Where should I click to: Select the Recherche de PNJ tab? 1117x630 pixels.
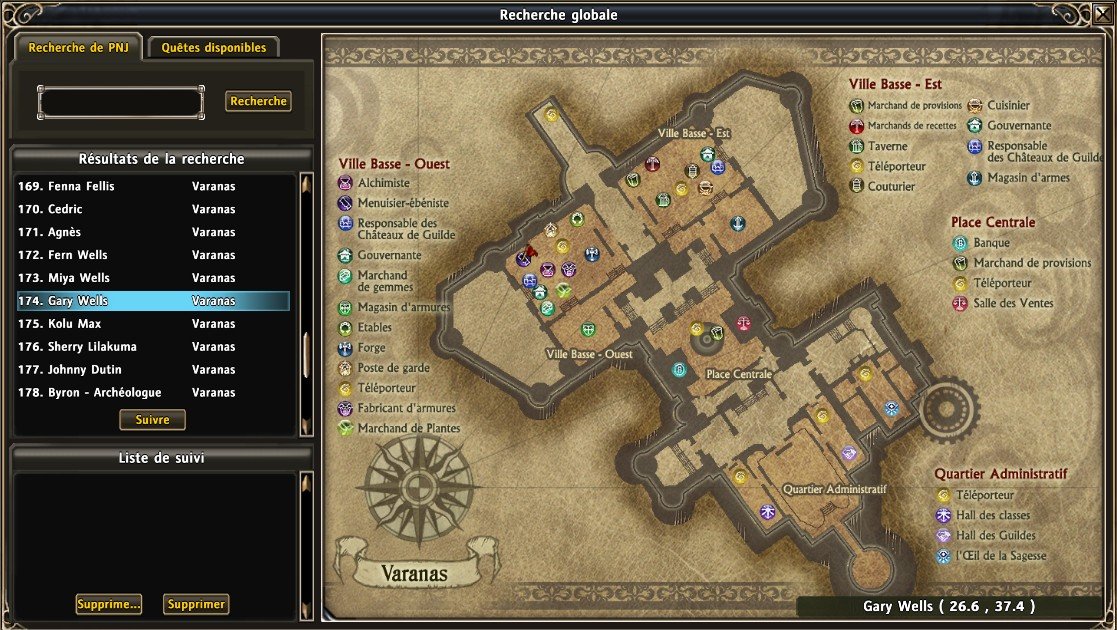79,47
